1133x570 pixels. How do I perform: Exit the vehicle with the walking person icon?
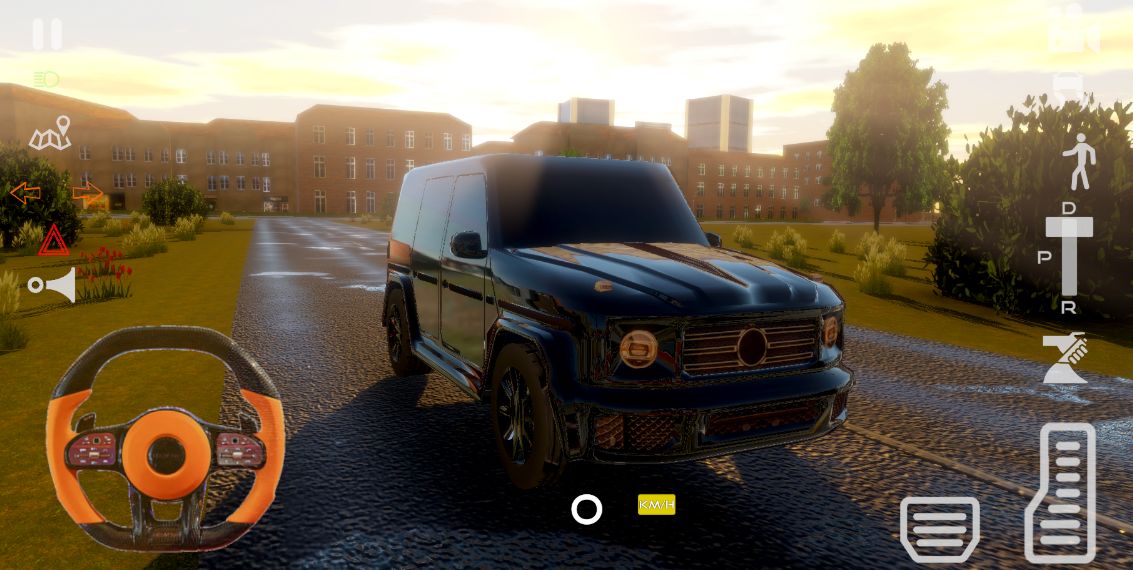click(1079, 161)
